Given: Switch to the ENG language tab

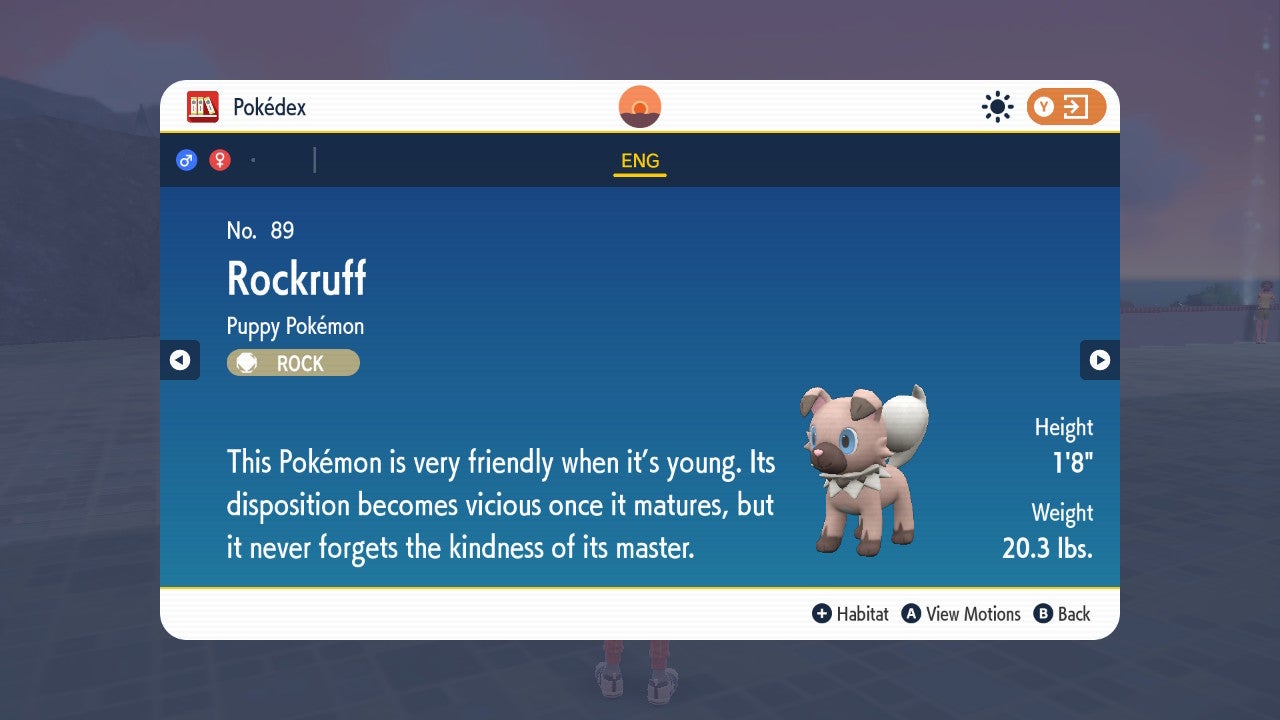Looking at the screenshot, I should pyautogui.click(x=639, y=160).
